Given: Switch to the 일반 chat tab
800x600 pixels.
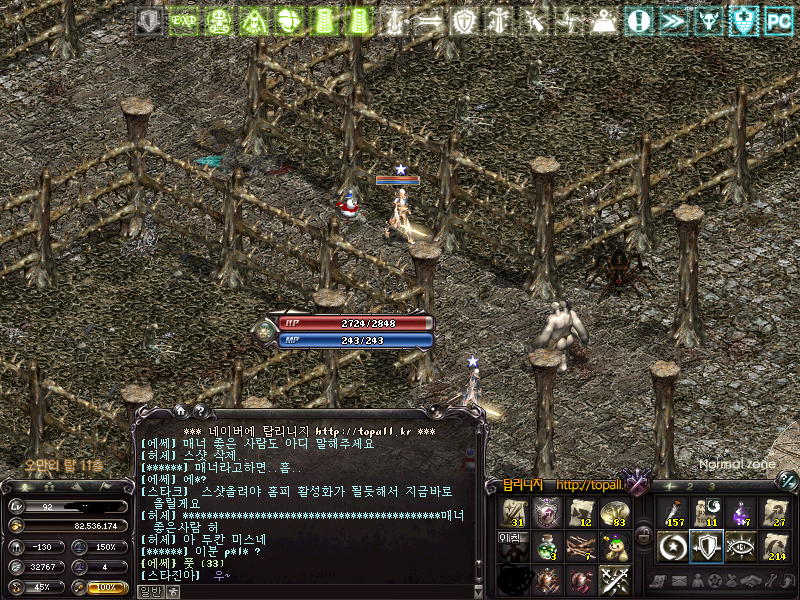Looking at the screenshot, I should tap(148, 591).
